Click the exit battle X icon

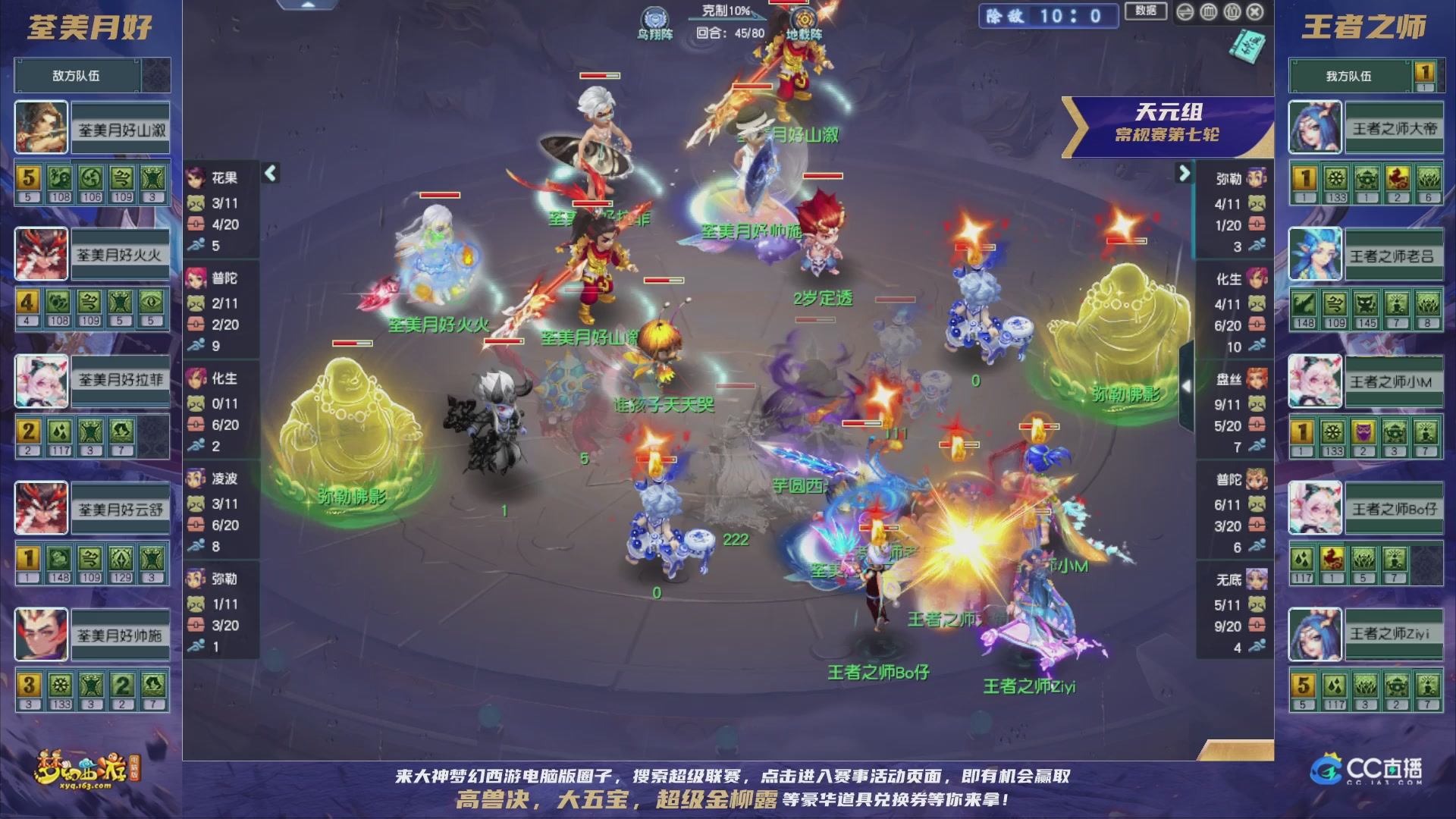1255,12
